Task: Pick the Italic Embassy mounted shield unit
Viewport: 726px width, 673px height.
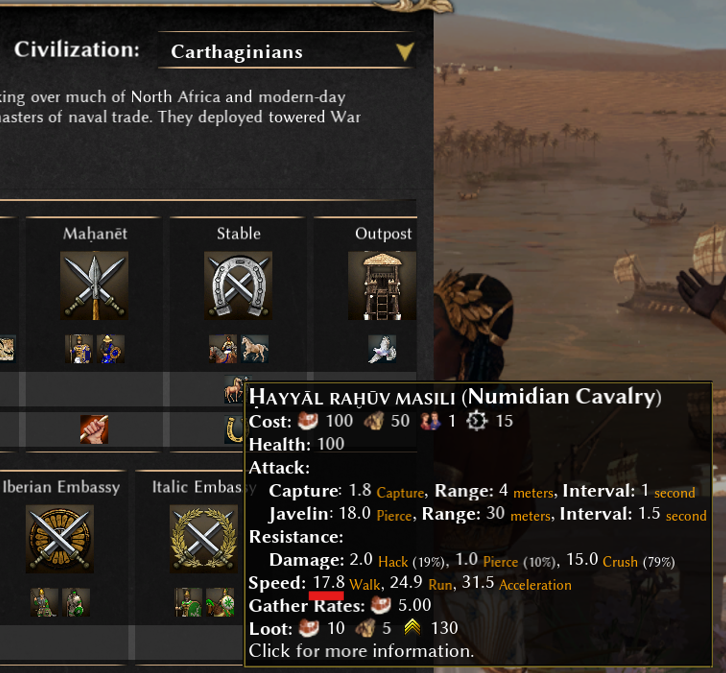Action: (219, 602)
